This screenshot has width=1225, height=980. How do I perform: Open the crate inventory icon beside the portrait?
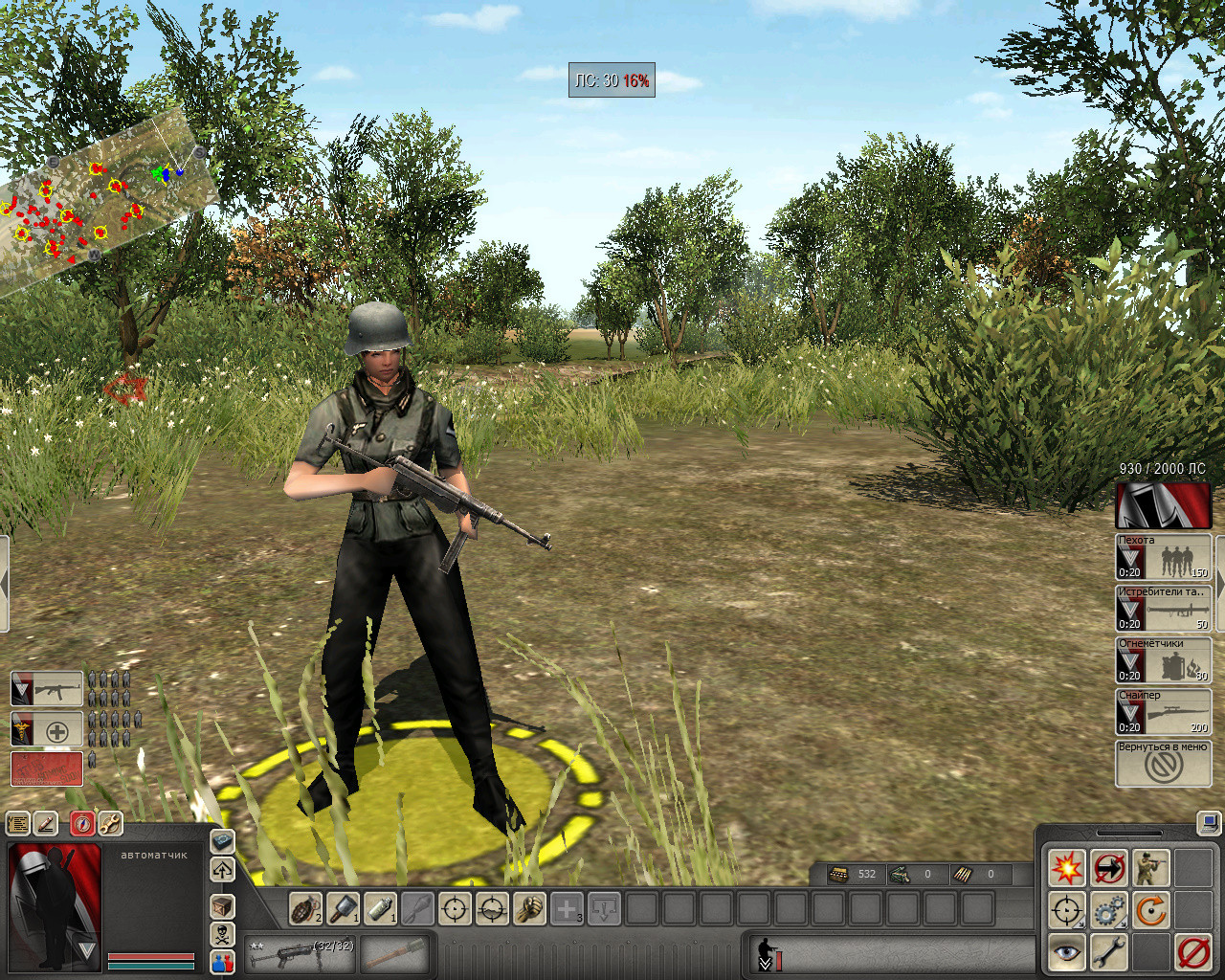(x=221, y=907)
